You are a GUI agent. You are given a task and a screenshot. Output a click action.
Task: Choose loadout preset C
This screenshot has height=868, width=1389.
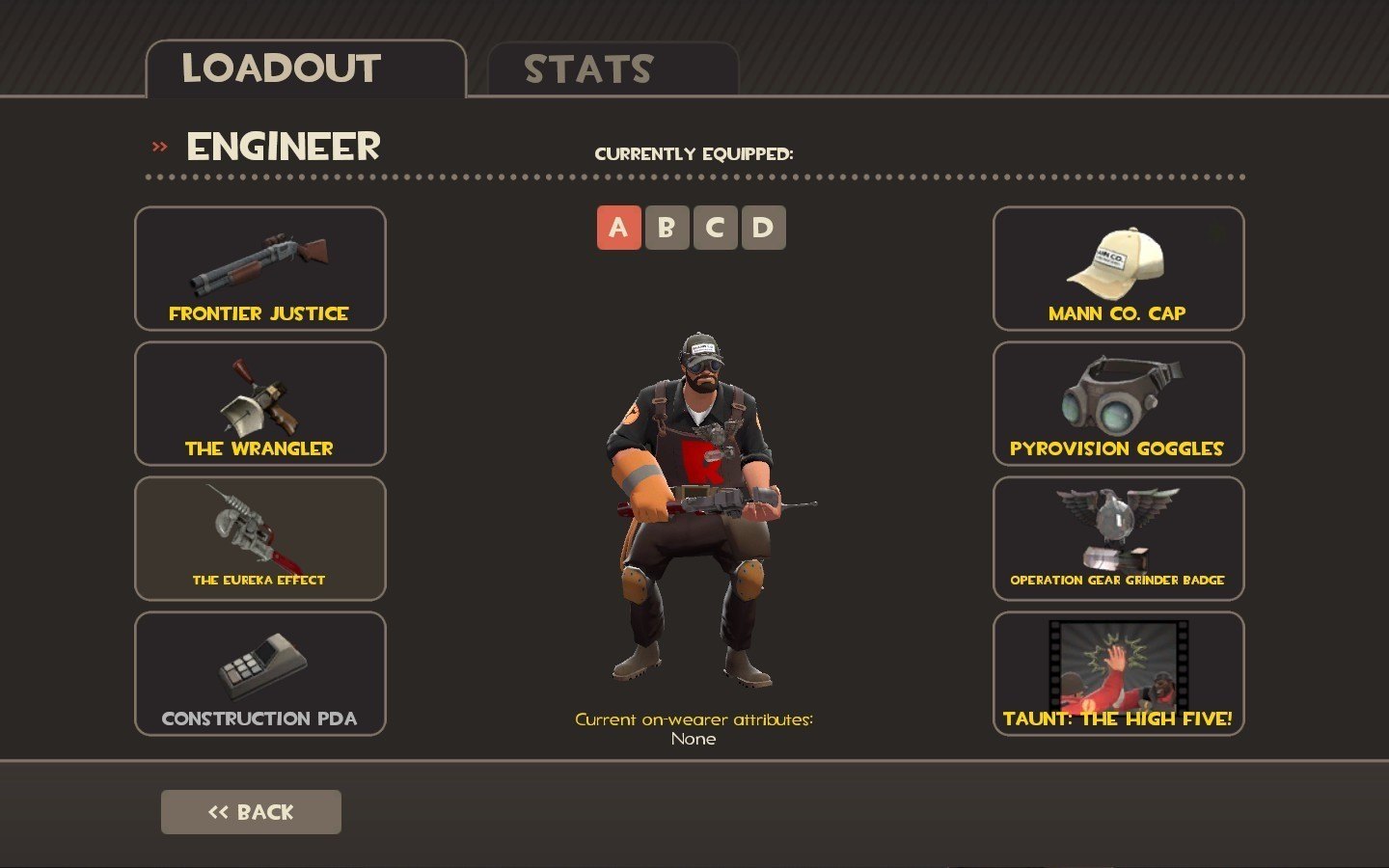[x=715, y=228]
